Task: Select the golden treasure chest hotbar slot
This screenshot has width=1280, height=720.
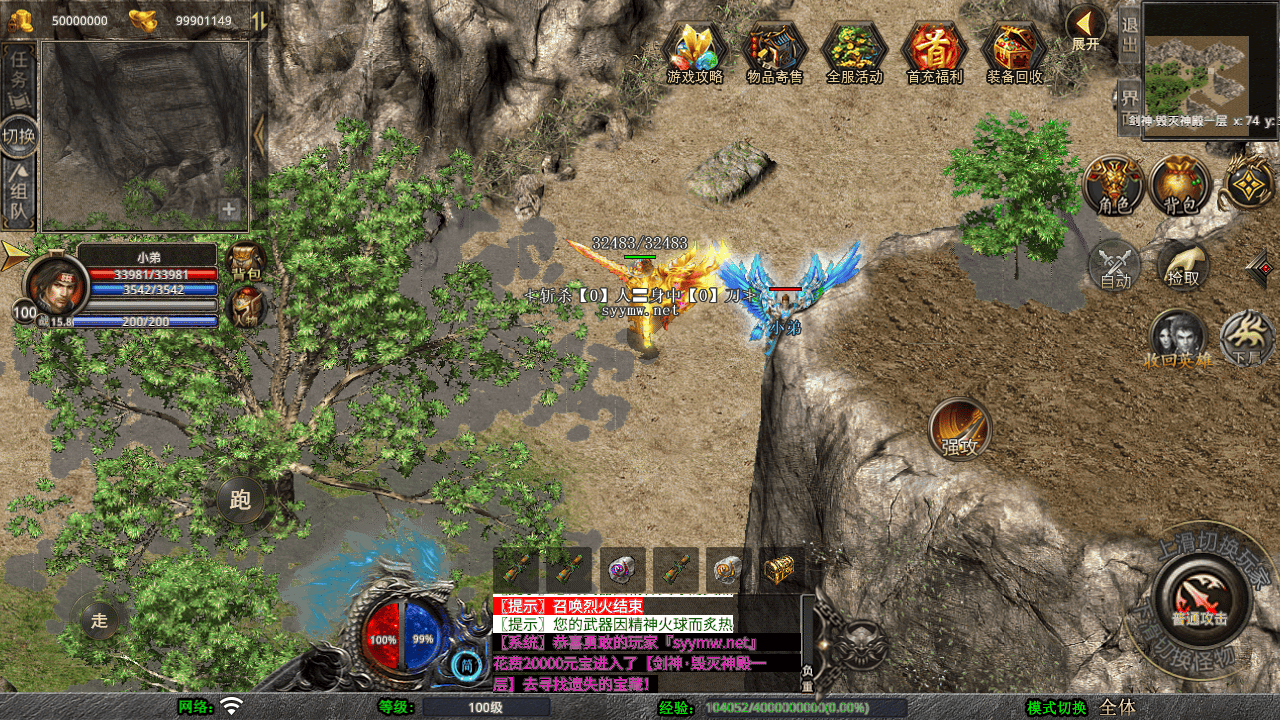Action: point(780,570)
